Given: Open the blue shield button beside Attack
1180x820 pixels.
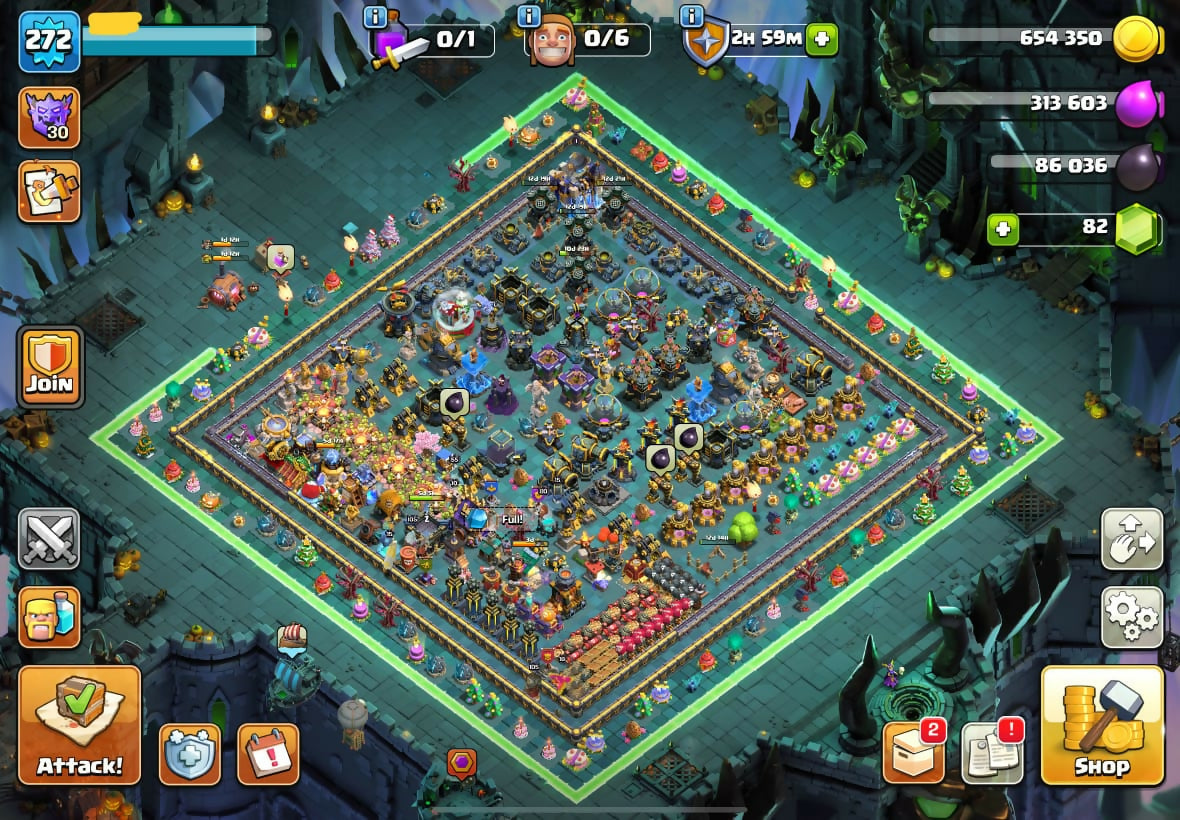Looking at the screenshot, I should 188,754.
